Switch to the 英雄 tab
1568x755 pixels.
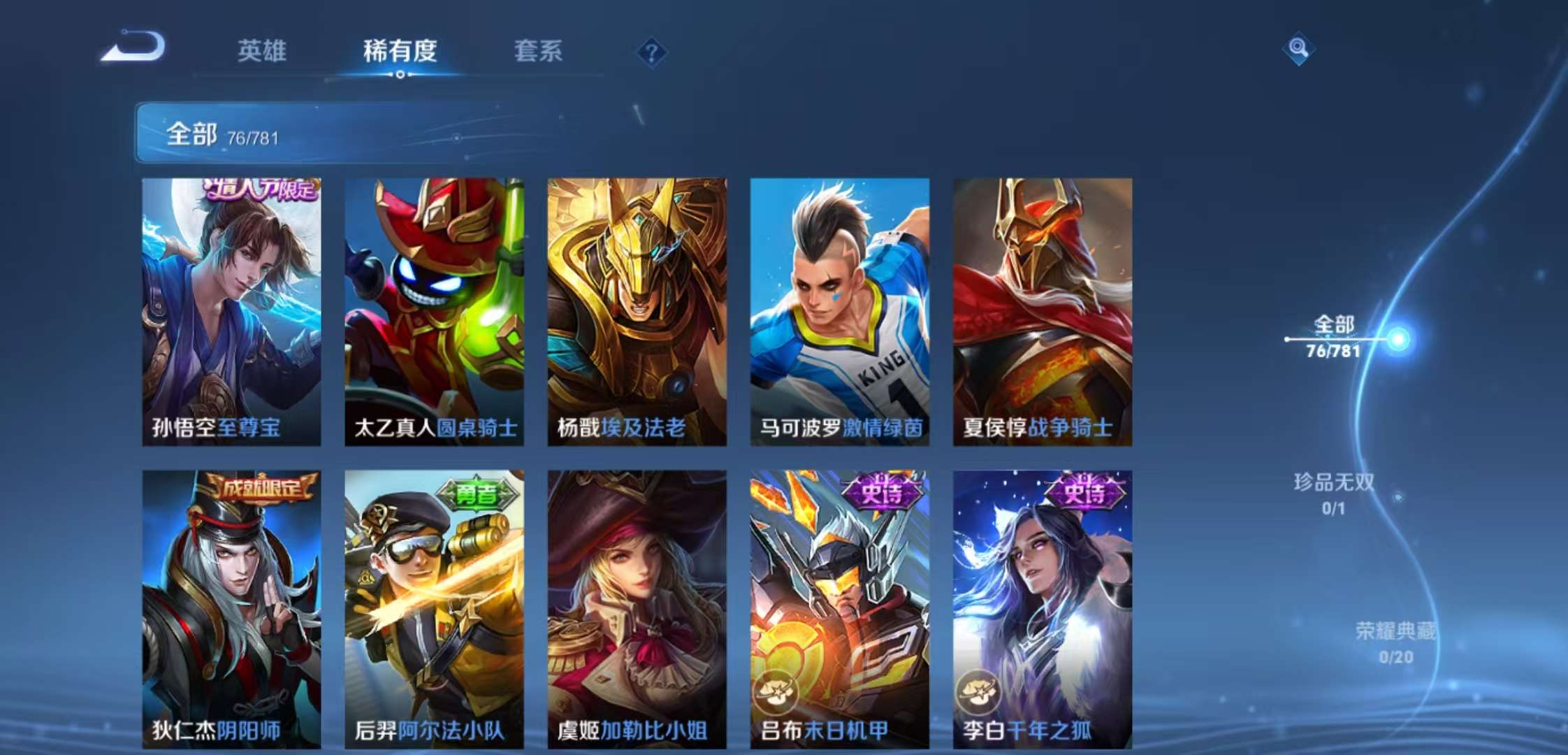click(263, 50)
